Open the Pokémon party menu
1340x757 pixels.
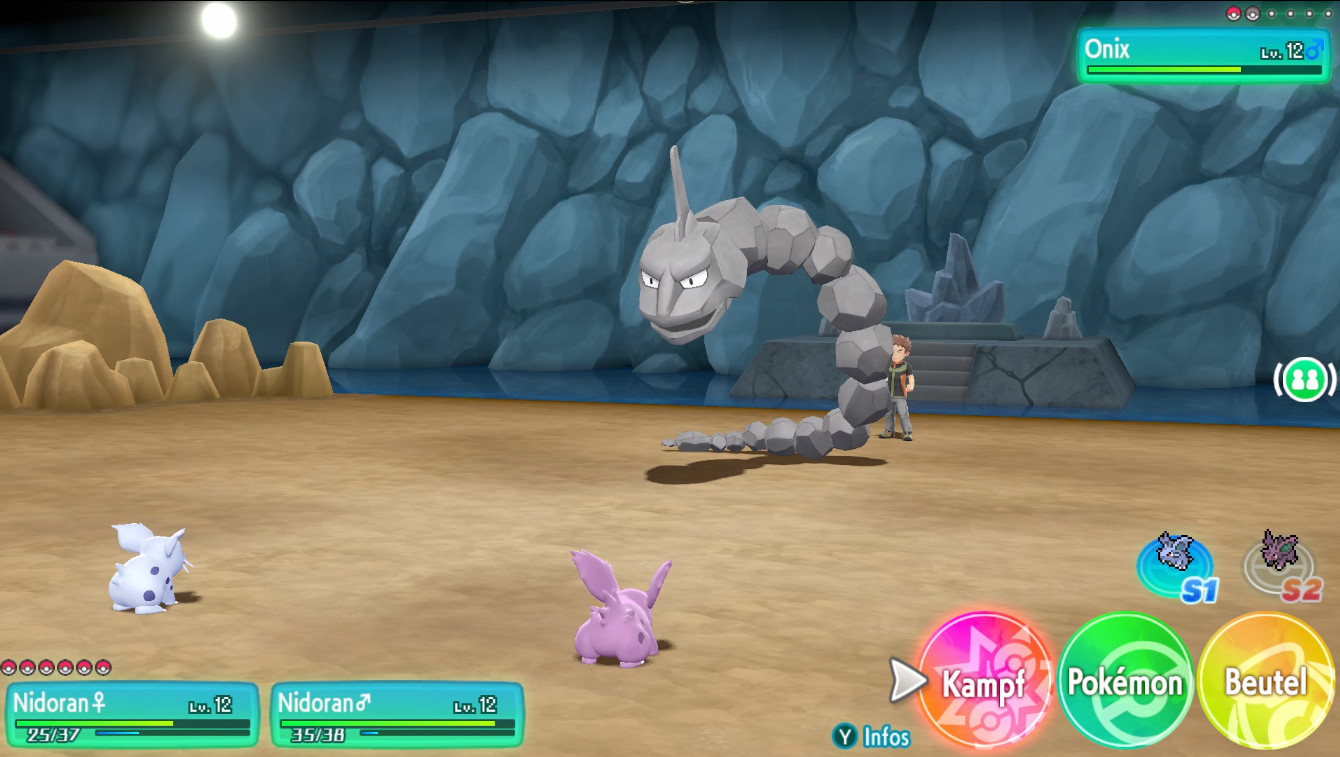[1125, 683]
